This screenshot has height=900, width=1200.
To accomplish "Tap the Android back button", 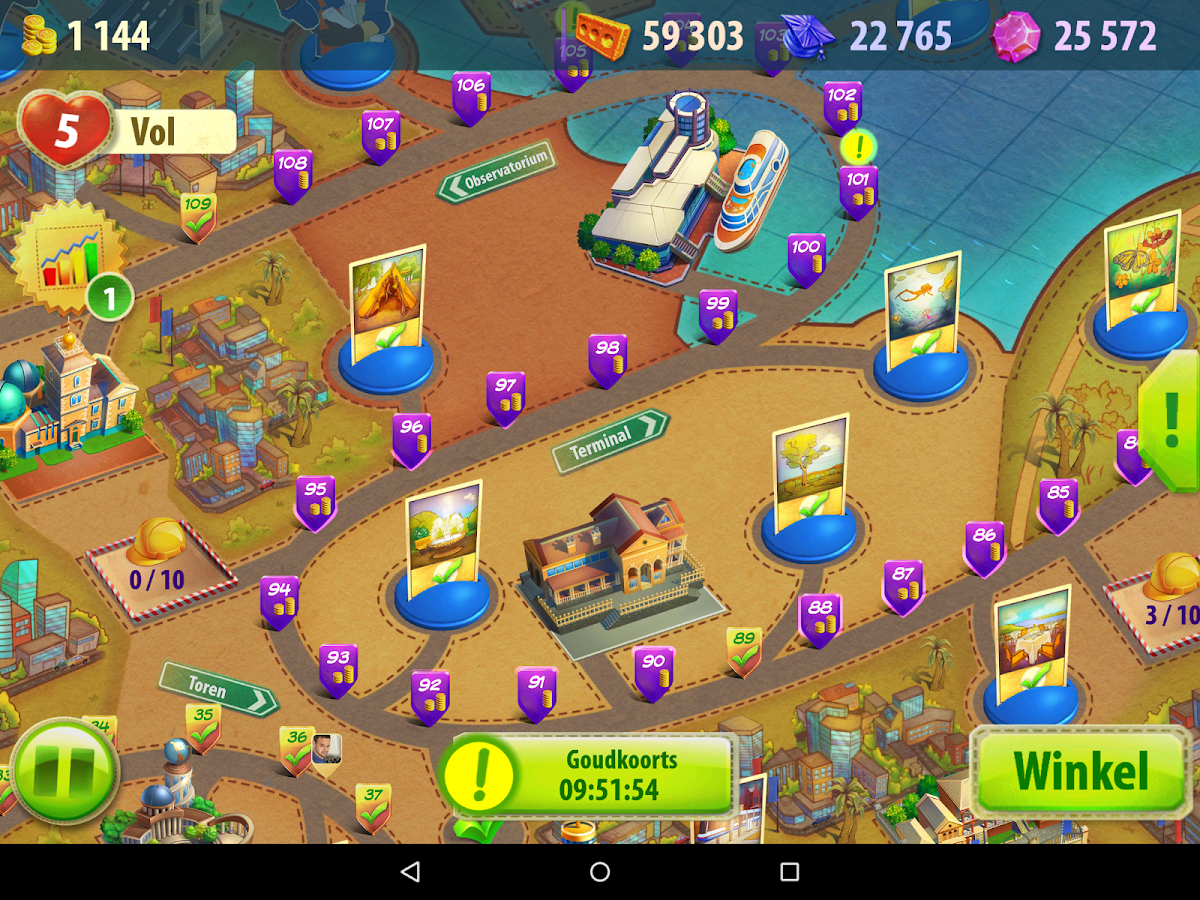I will [410, 872].
